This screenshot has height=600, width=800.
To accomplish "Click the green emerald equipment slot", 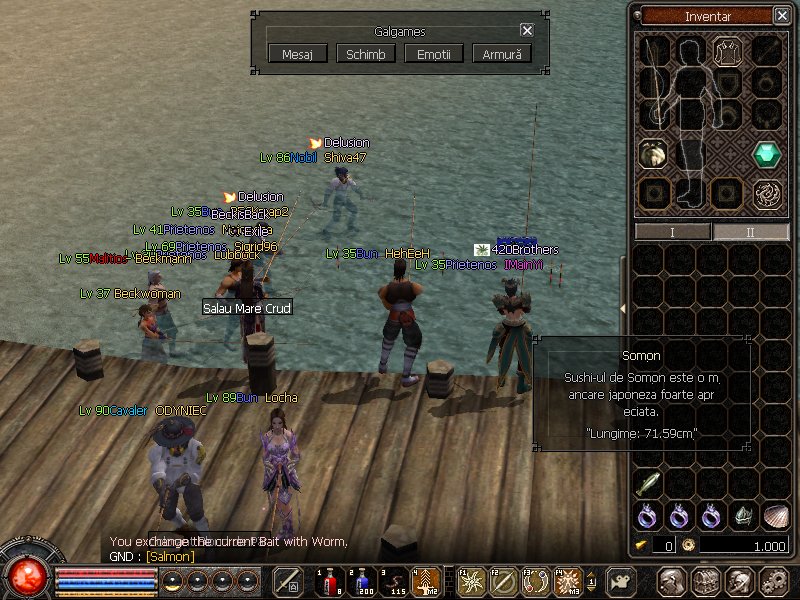I will 768,155.
